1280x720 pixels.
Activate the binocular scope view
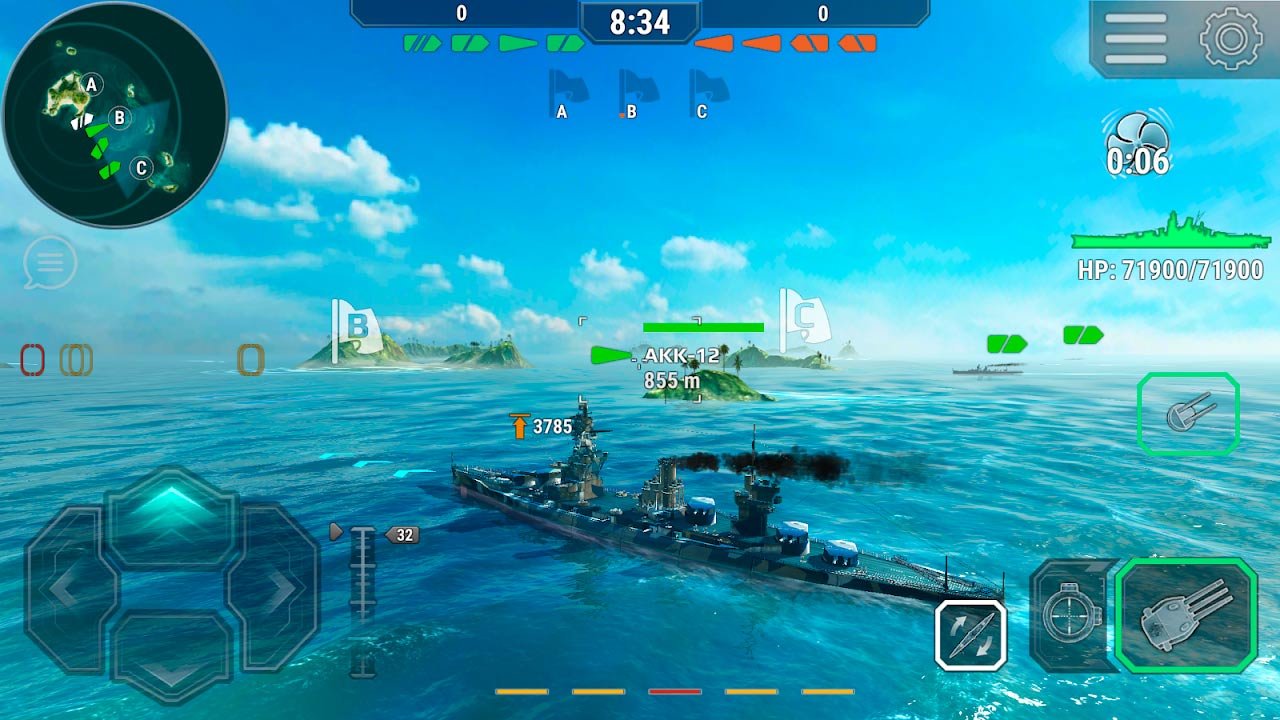point(1071,614)
